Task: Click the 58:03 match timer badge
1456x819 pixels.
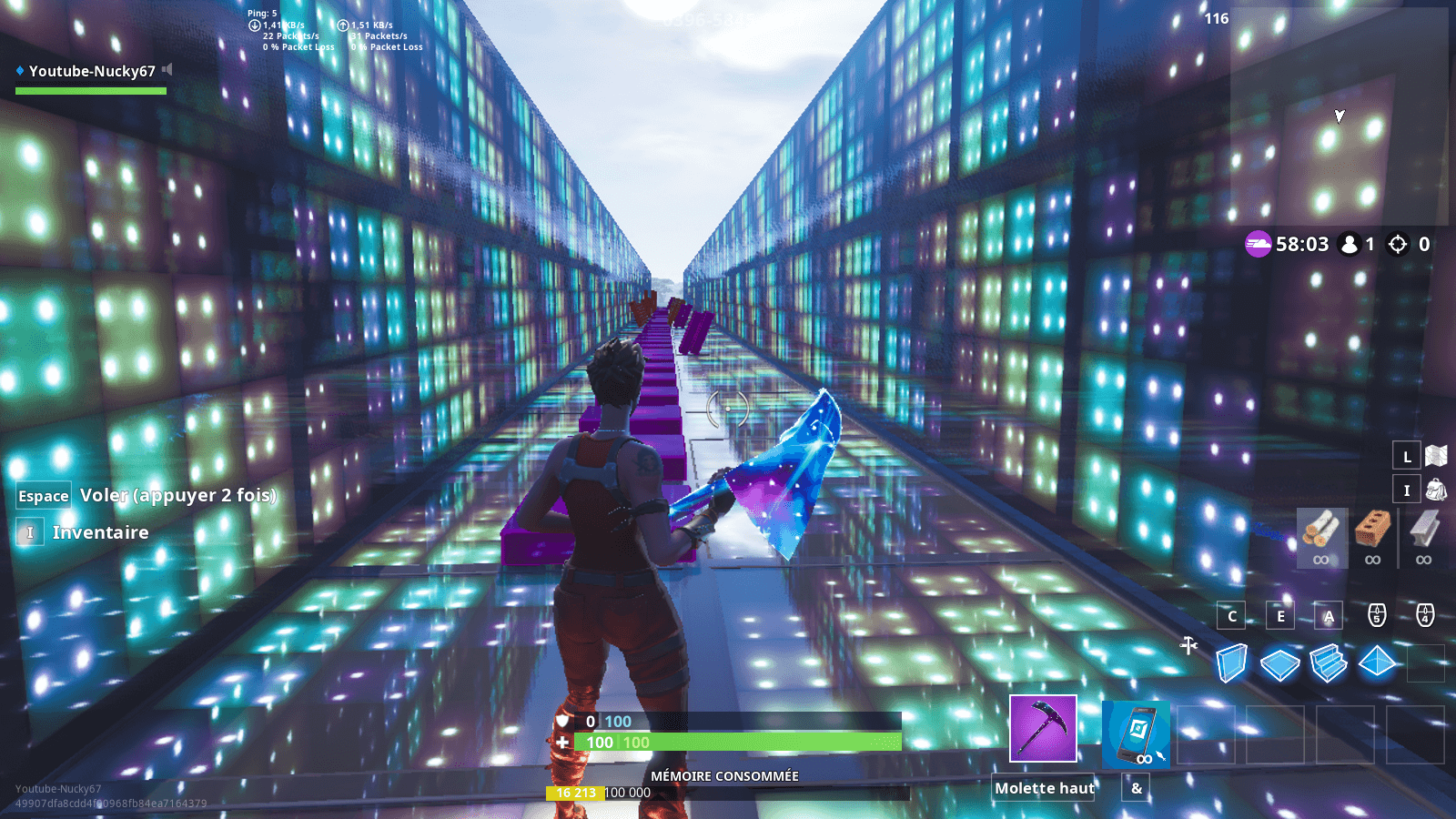Action: point(1285,244)
